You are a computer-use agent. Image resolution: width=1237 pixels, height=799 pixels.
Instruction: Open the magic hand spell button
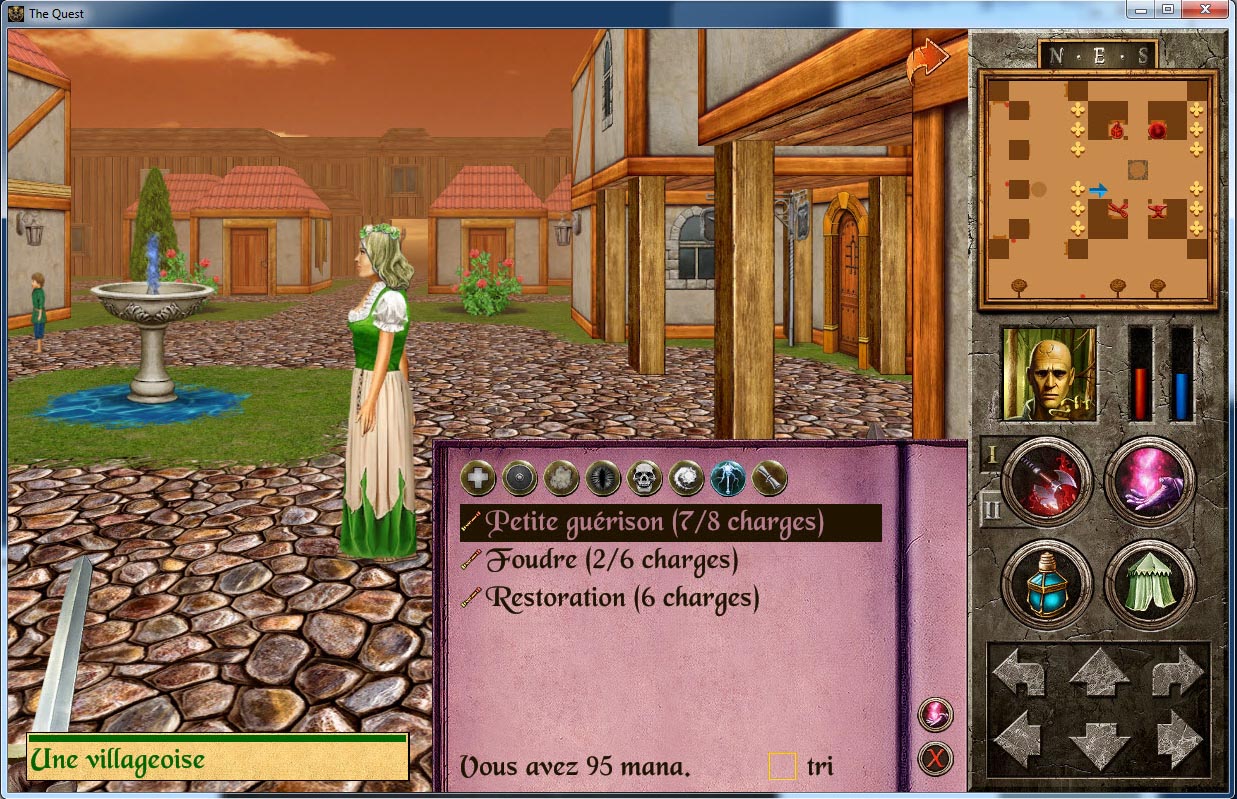[1150, 481]
